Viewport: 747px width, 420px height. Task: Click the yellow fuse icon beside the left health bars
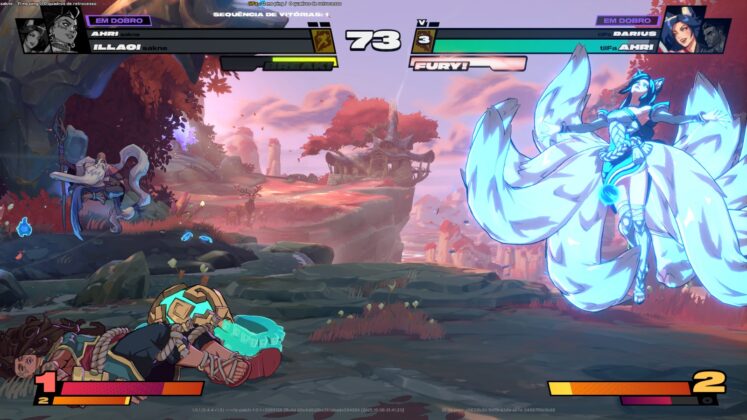324,40
